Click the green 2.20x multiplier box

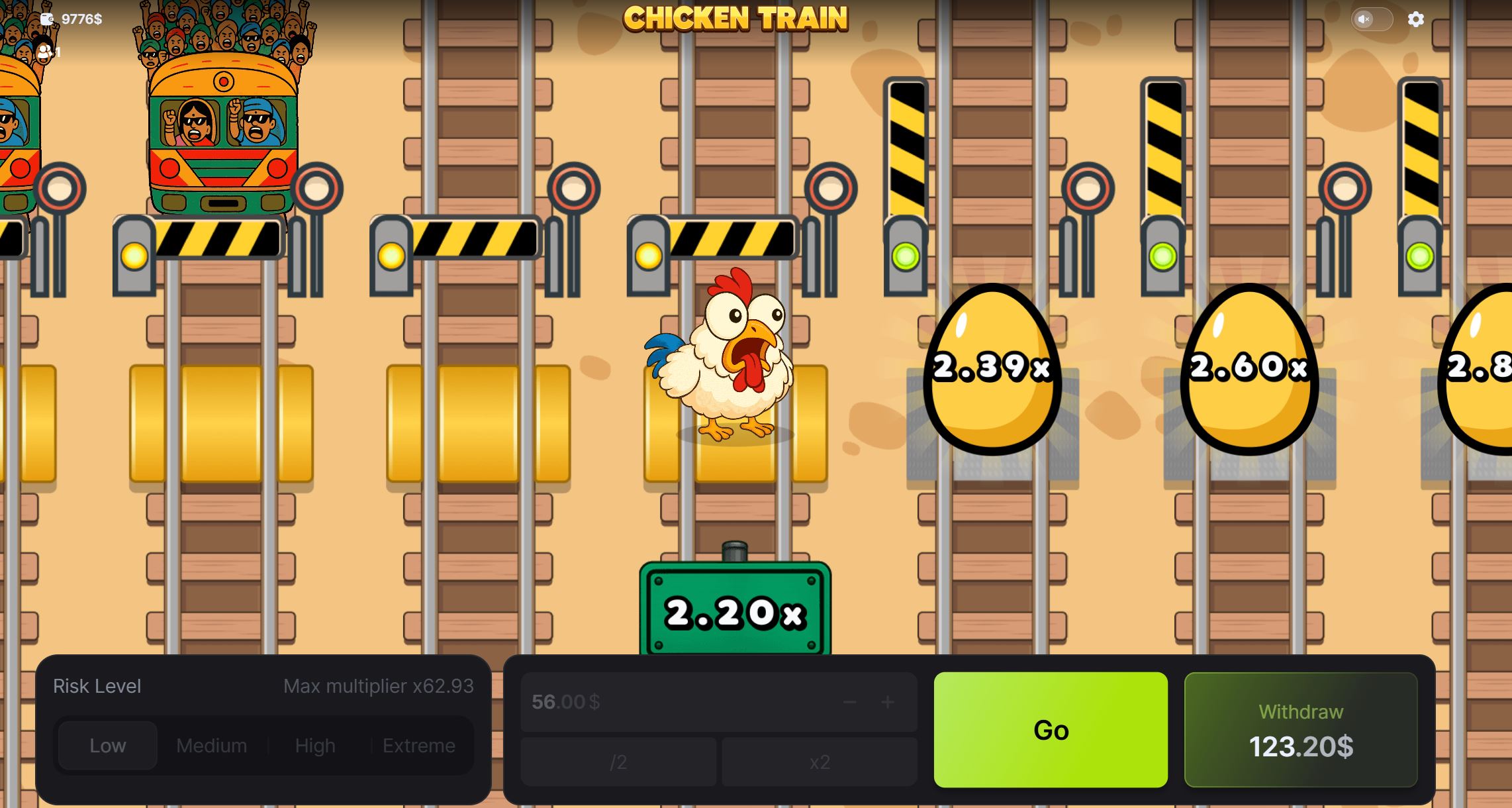click(733, 613)
